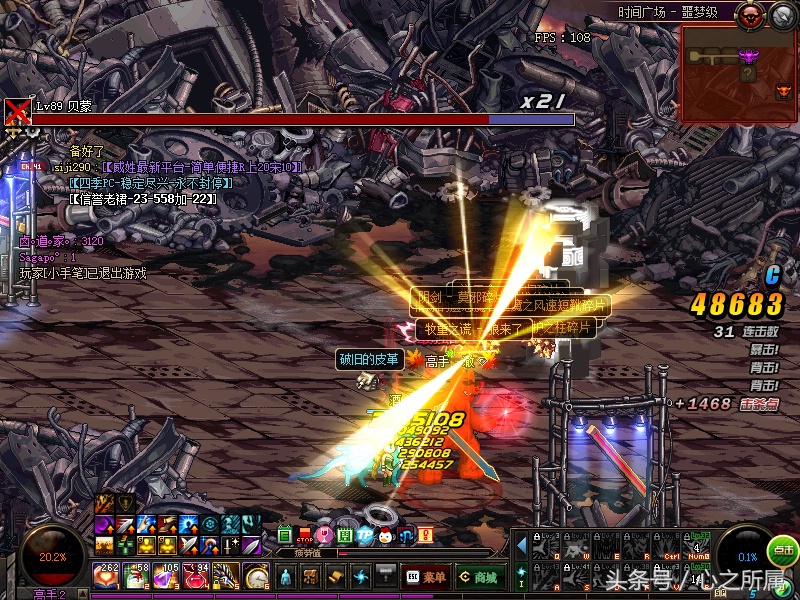
Task: Click the red STOP icon
Action: click(305, 536)
